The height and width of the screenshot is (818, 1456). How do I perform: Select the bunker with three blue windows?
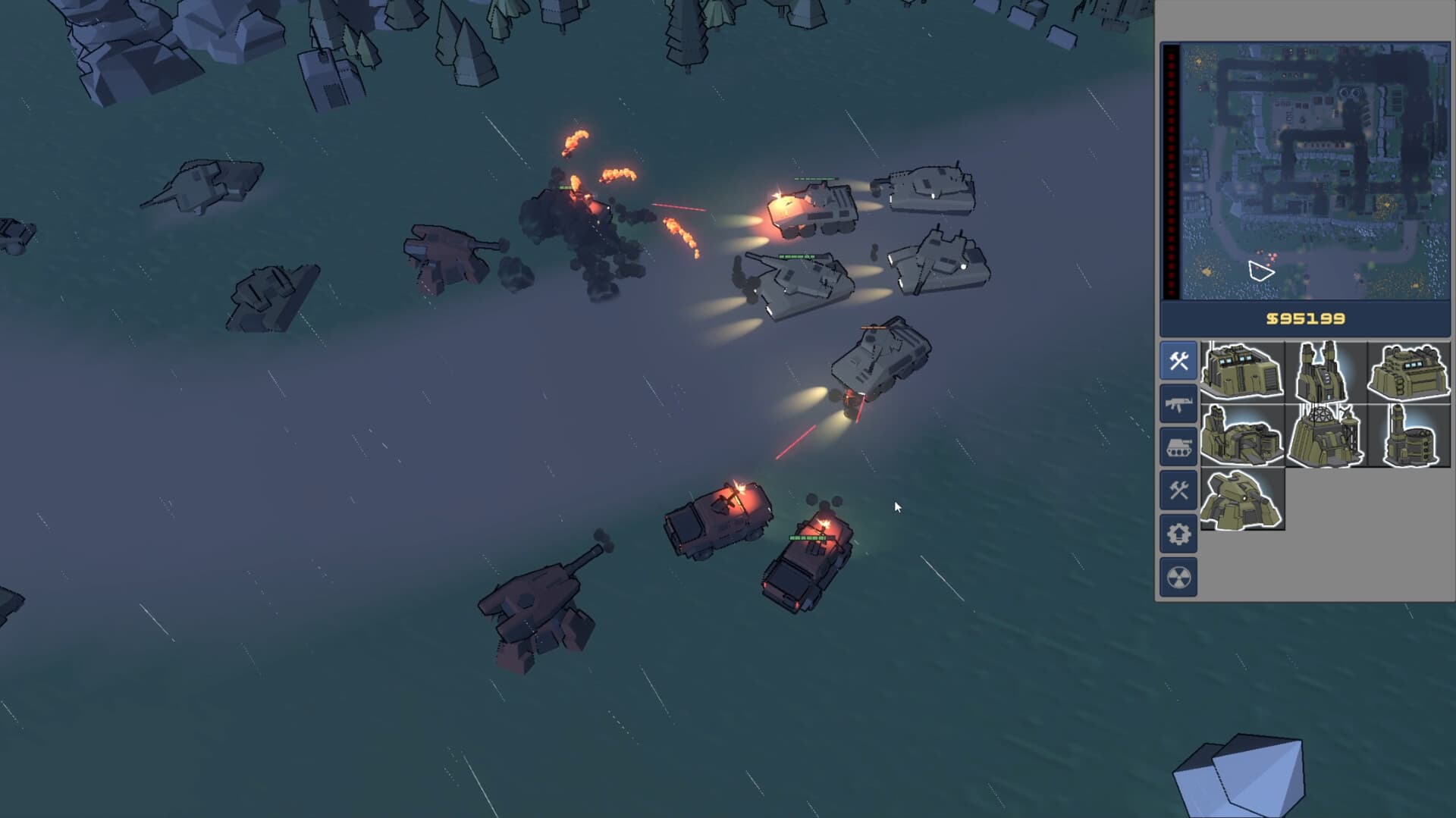(x=1409, y=371)
